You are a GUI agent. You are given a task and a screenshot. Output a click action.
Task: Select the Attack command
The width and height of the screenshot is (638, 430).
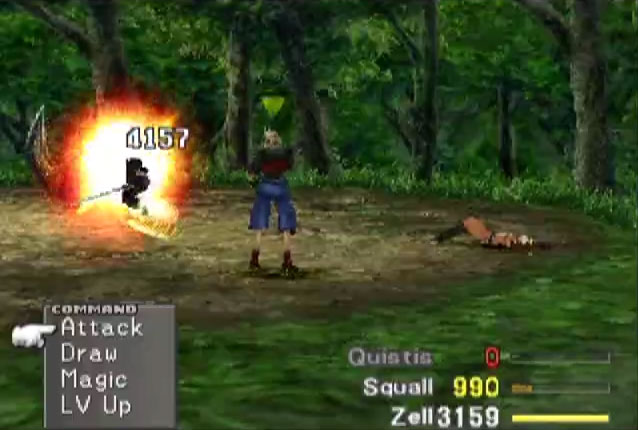coord(101,328)
